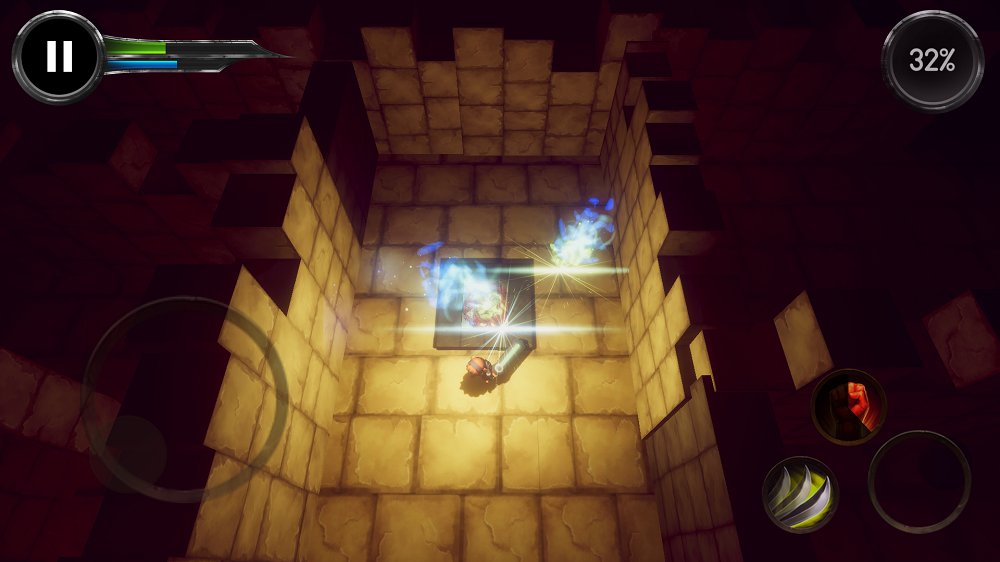Activate the red fist attack ability
This screenshot has height=562, width=1000.
point(848,407)
